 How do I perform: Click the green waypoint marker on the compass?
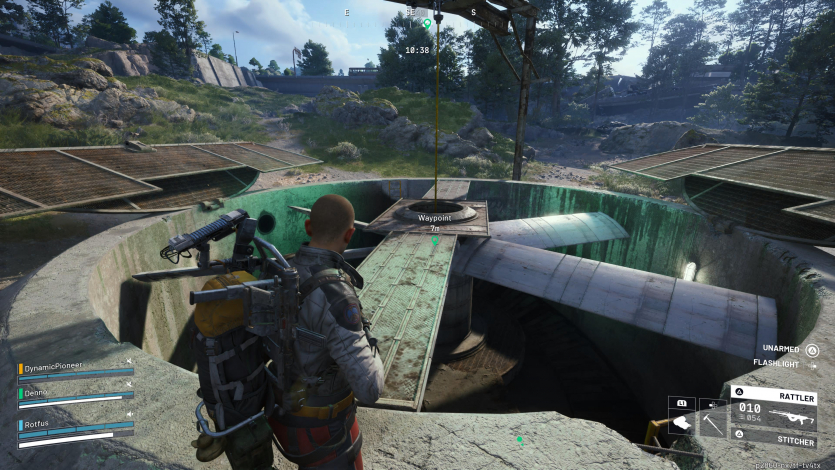pyautogui.click(x=427, y=22)
